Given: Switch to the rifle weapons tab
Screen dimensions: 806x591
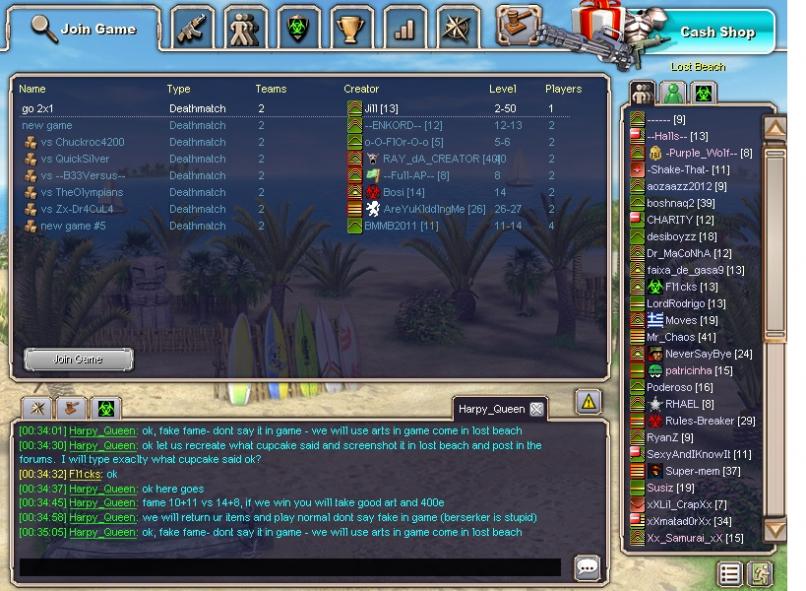Looking at the screenshot, I should click(190, 28).
